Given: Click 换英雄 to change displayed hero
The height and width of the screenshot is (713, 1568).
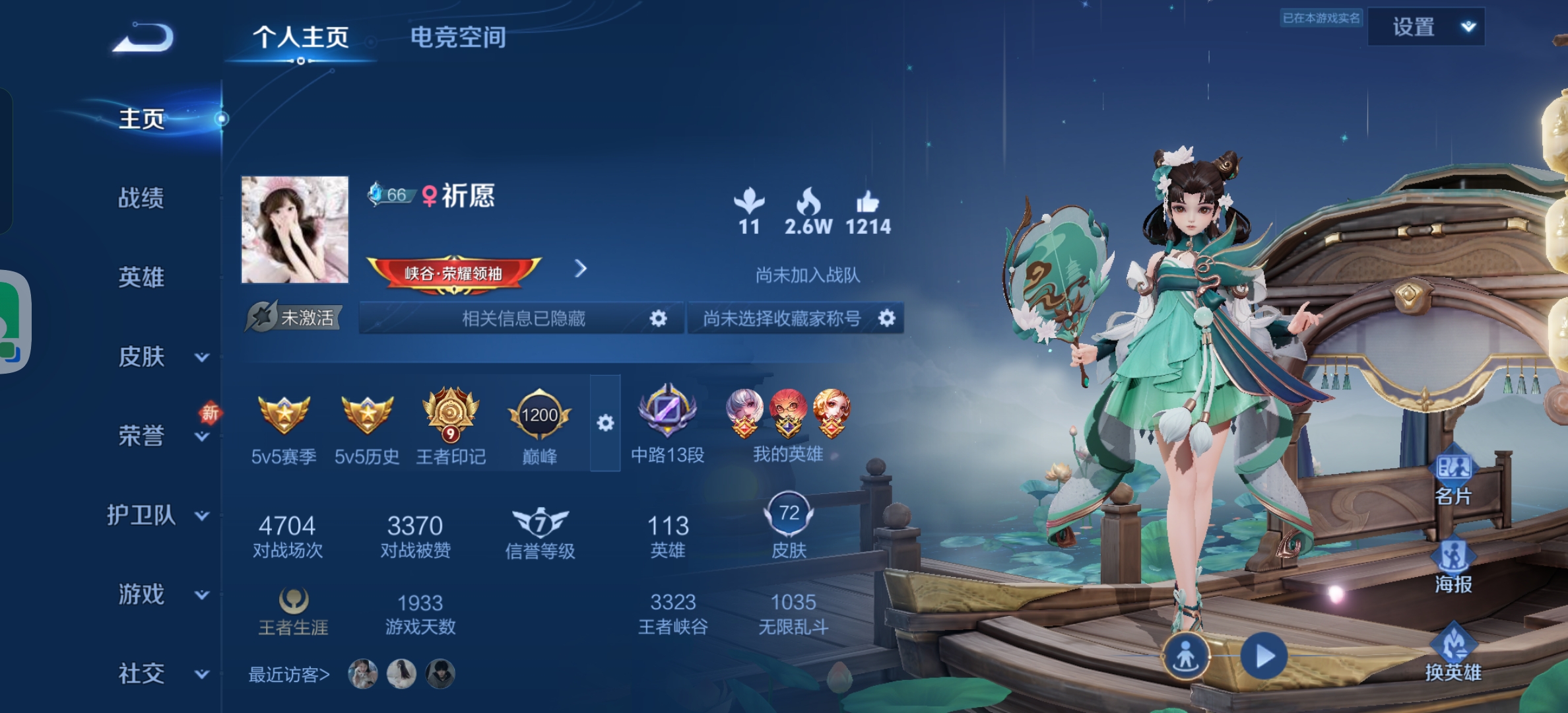Looking at the screenshot, I should pyautogui.click(x=1453, y=654).
